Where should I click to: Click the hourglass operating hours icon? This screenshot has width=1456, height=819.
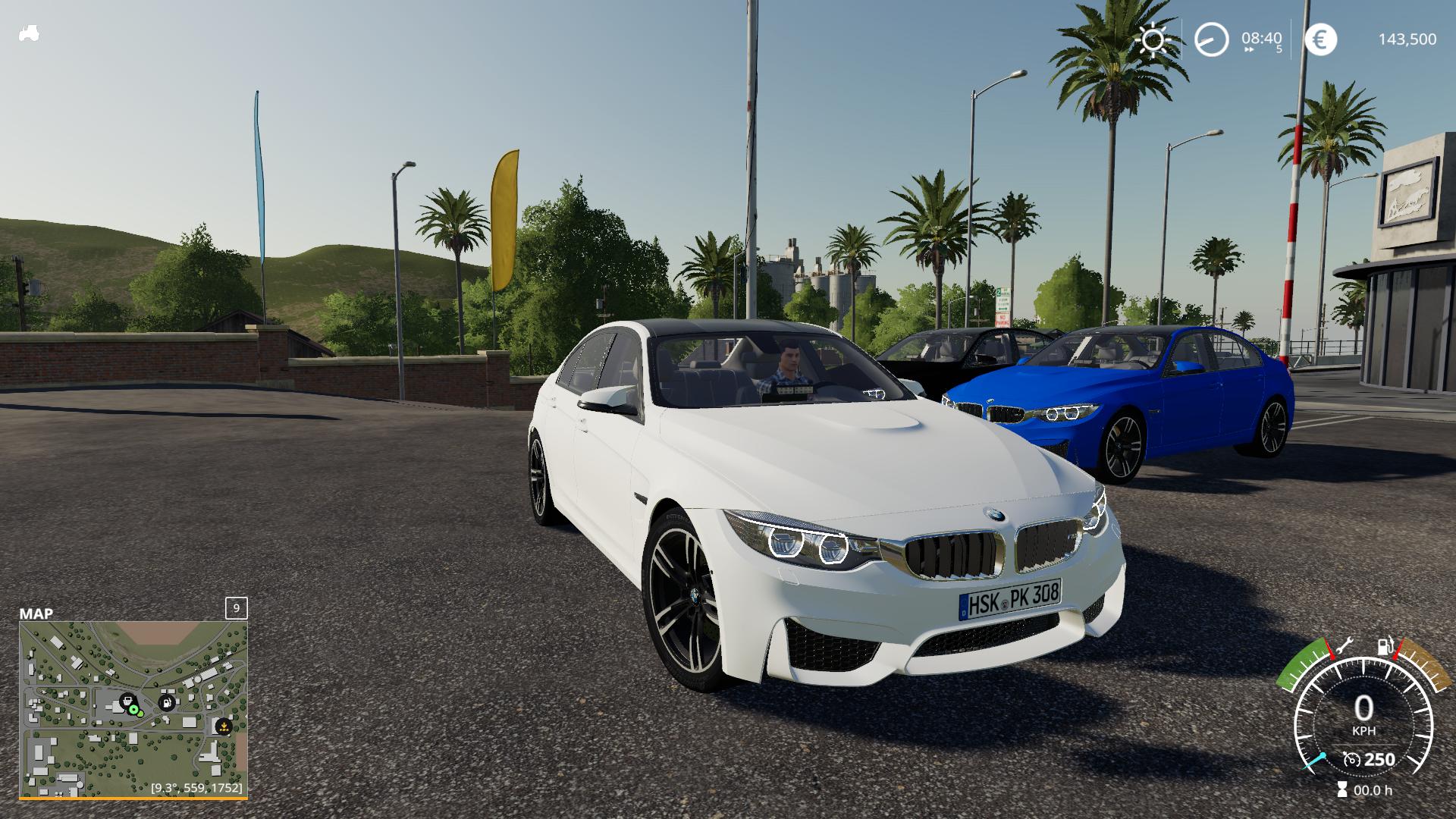[1343, 790]
